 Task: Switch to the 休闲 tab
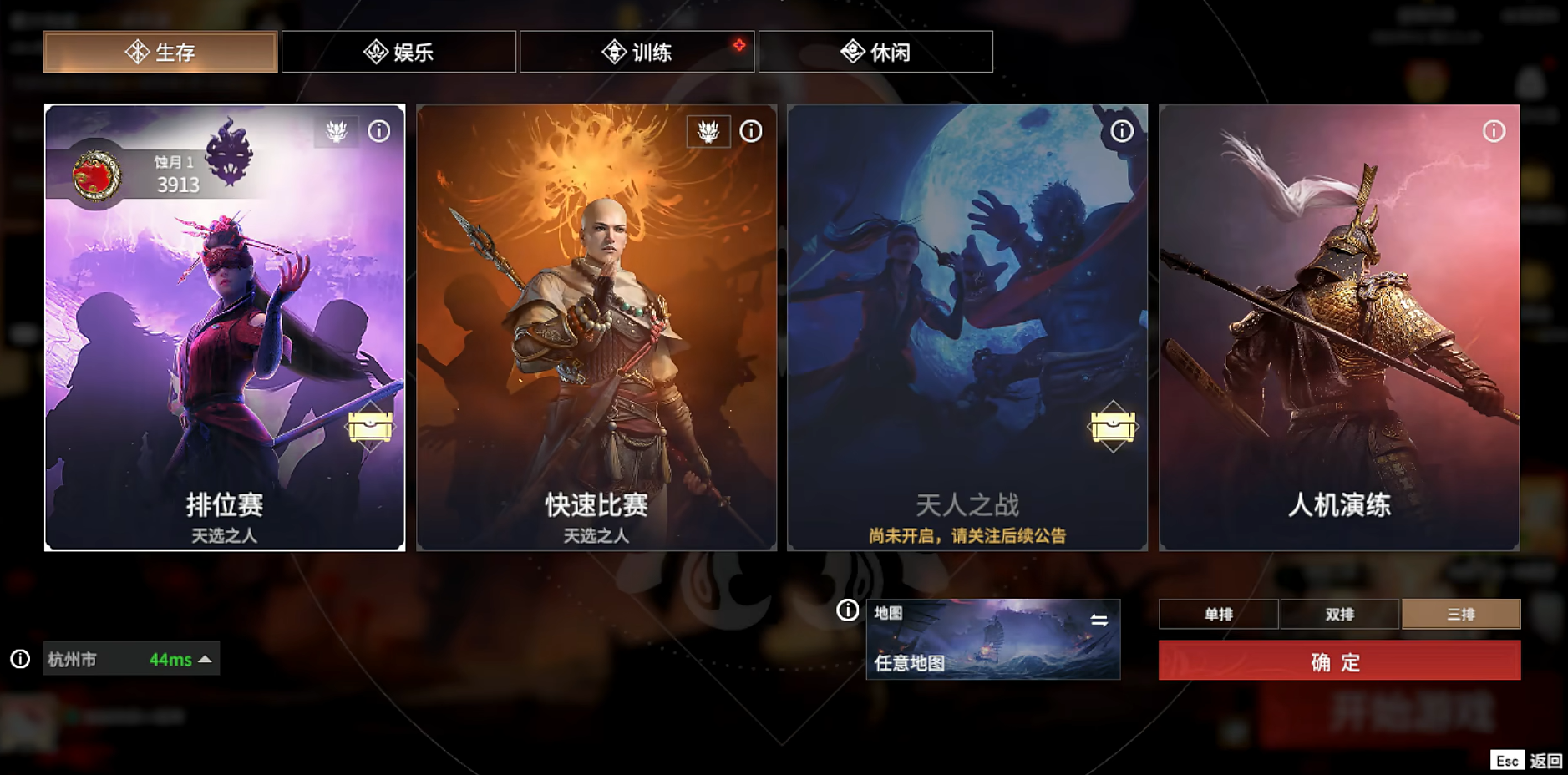pos(875,51)
